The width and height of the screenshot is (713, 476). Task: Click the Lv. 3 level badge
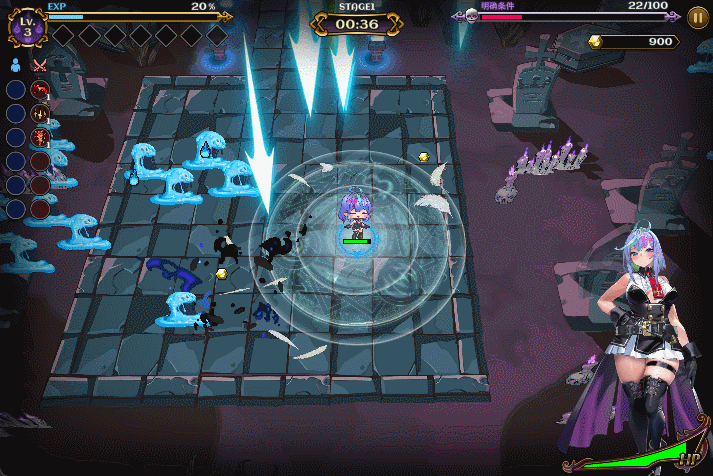pyautogui.click(x=27, y=27)
